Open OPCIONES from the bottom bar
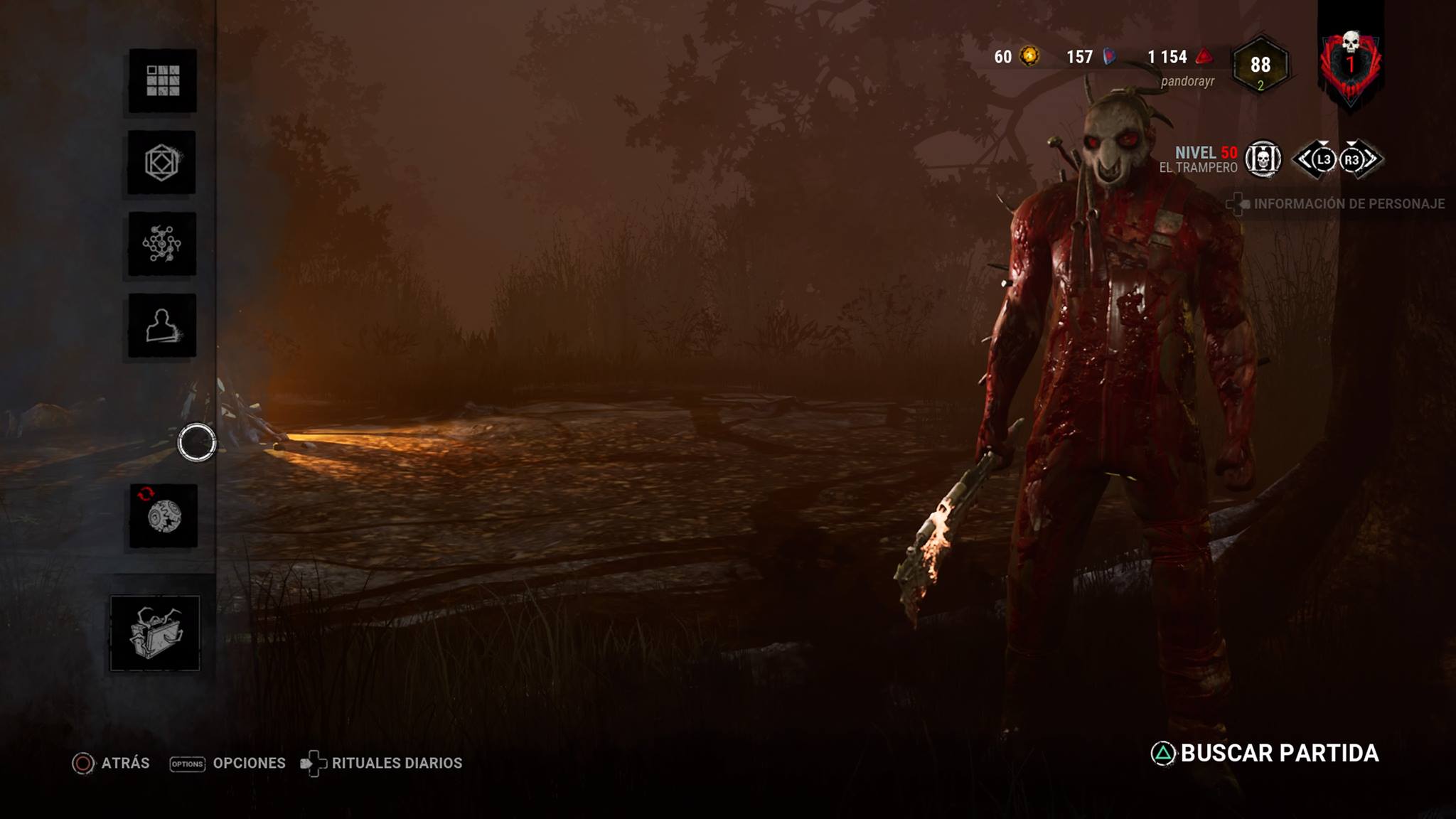1456x819 pixels. [x=247, y=764]
